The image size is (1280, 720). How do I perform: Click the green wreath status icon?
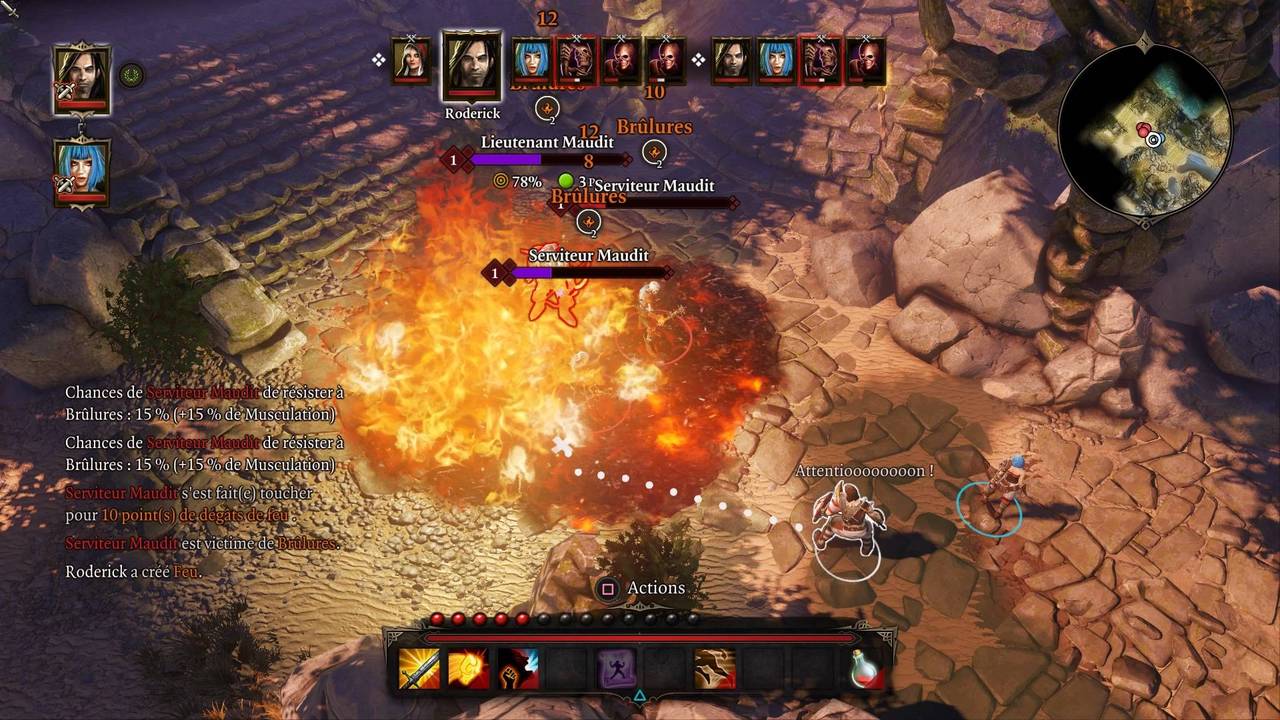pos(130,74)
